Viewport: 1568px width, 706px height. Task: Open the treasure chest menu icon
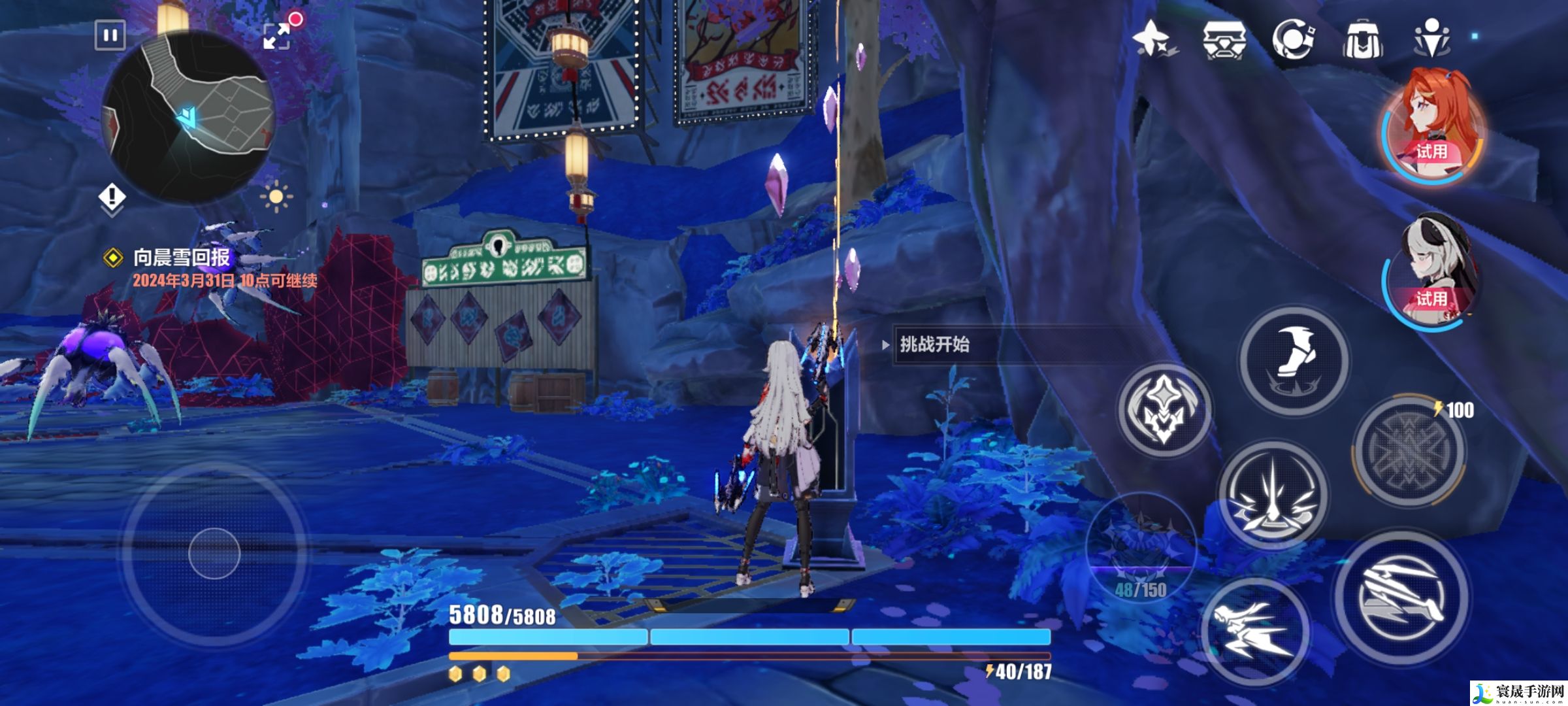(x=1224, y=39)
